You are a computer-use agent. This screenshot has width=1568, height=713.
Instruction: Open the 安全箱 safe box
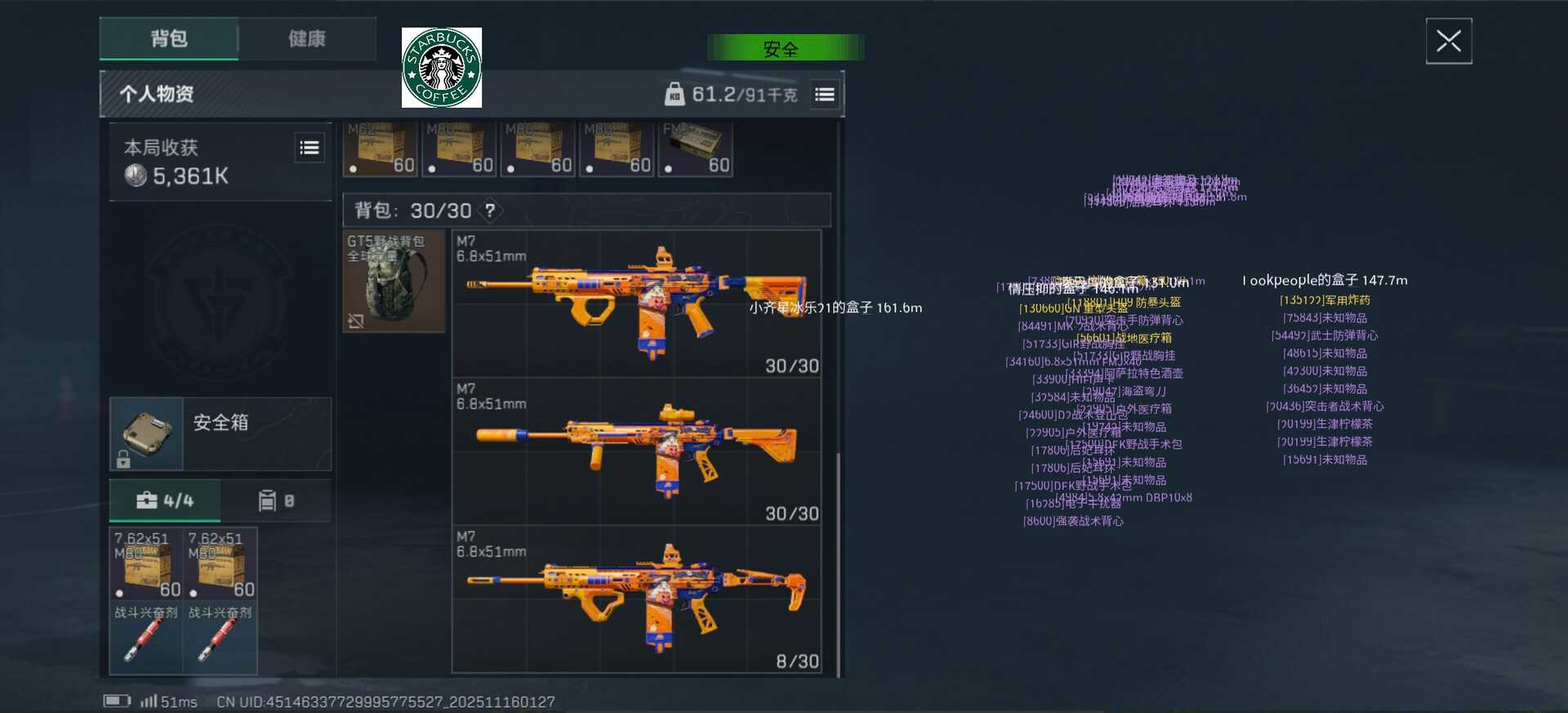[x=220, y=434]
